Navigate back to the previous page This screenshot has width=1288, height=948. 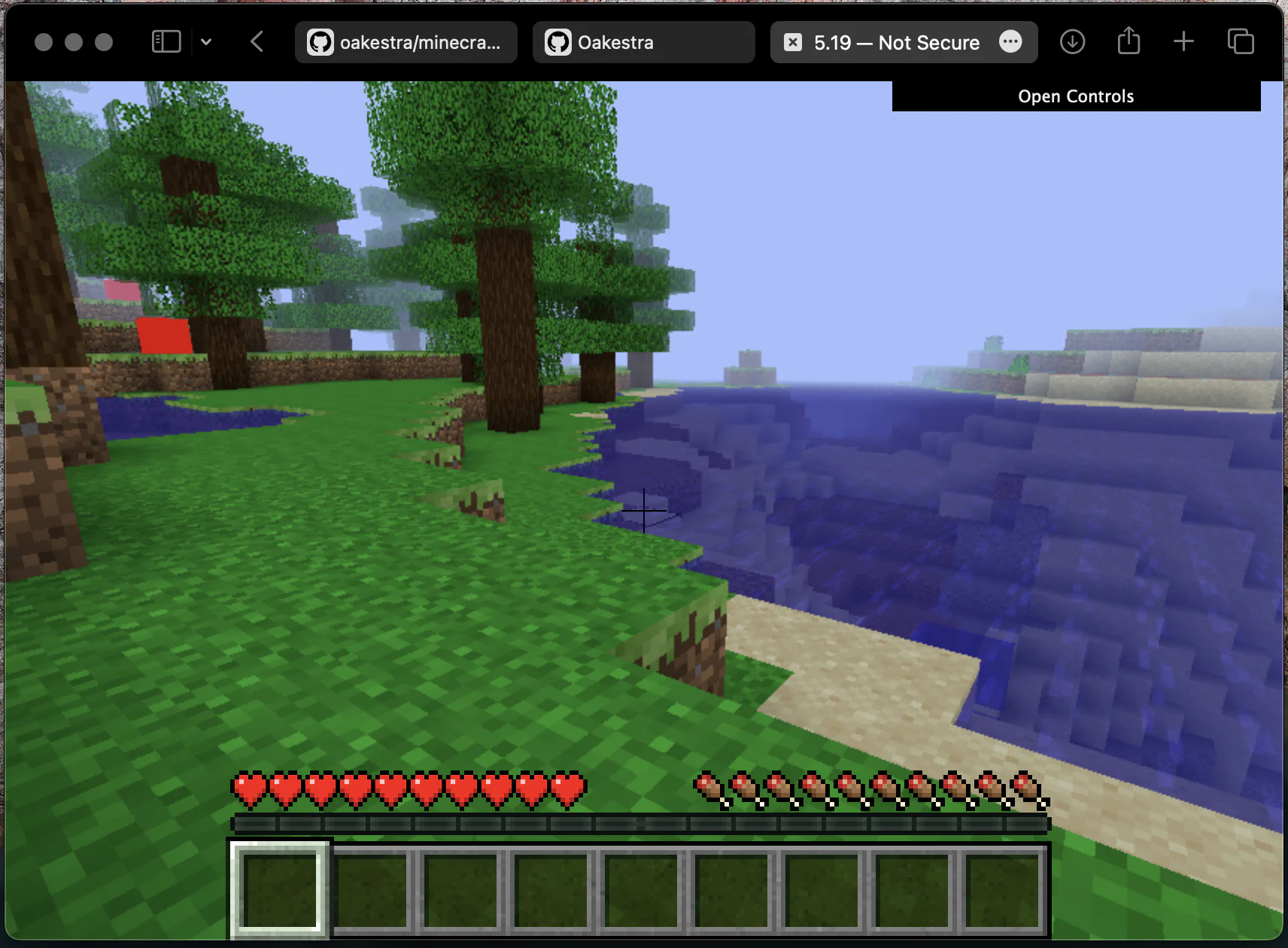tap(257, 41)
